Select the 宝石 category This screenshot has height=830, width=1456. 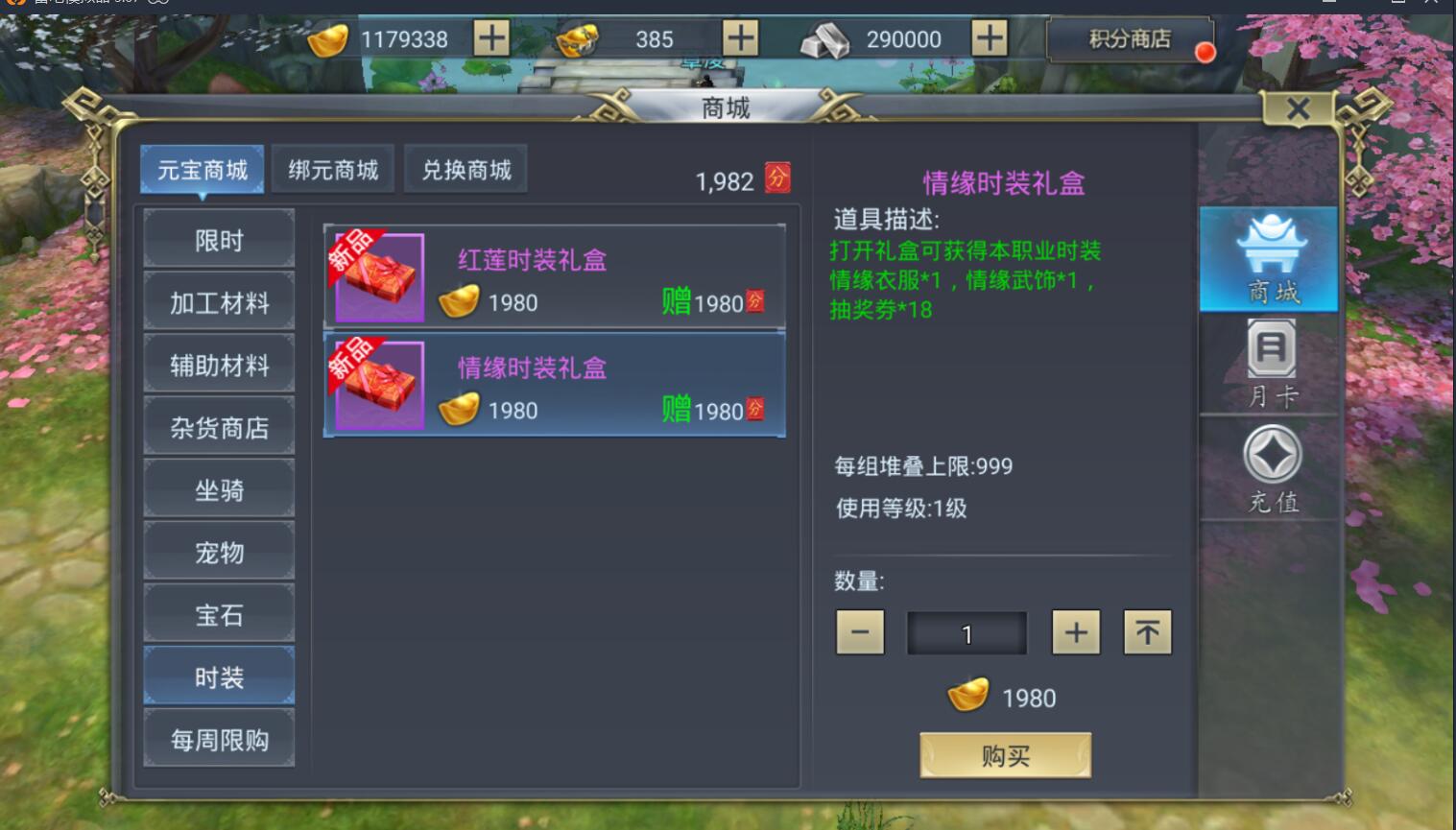tap(219, 612)
